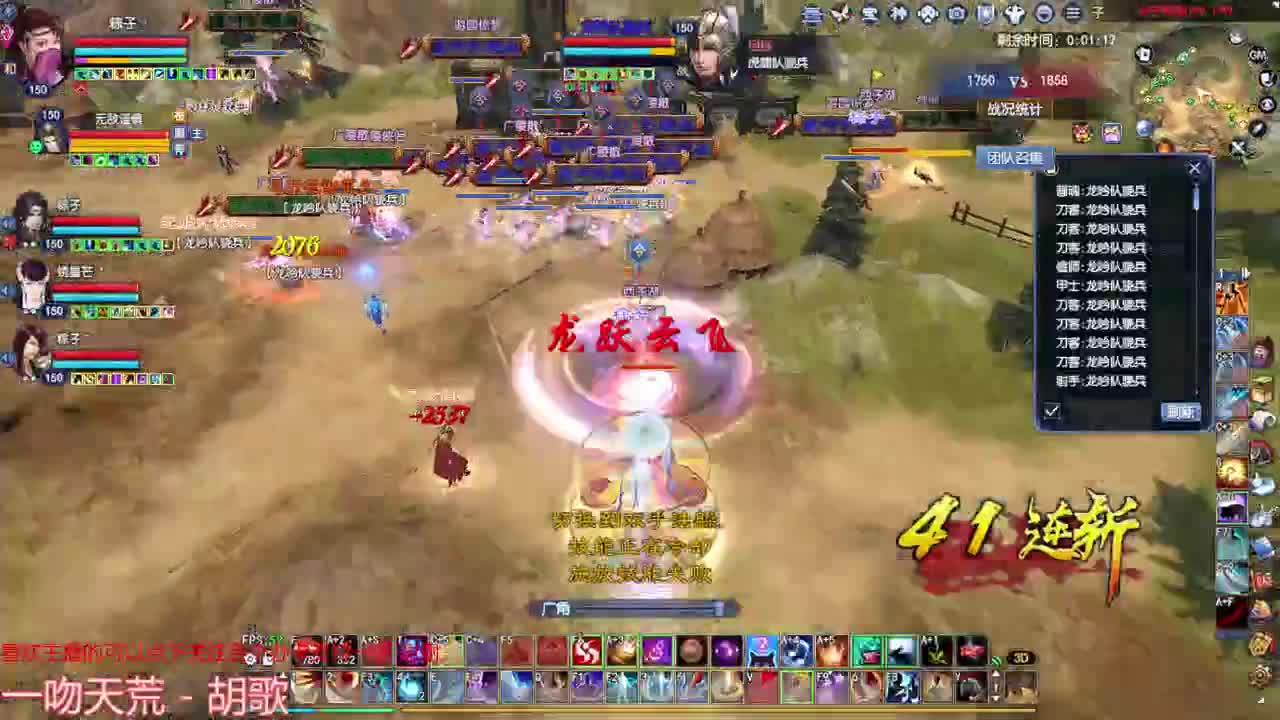1280x720 pixels.
Task: Check the checkbox in the team roster panel
Action: click(x=1051, y=411)
